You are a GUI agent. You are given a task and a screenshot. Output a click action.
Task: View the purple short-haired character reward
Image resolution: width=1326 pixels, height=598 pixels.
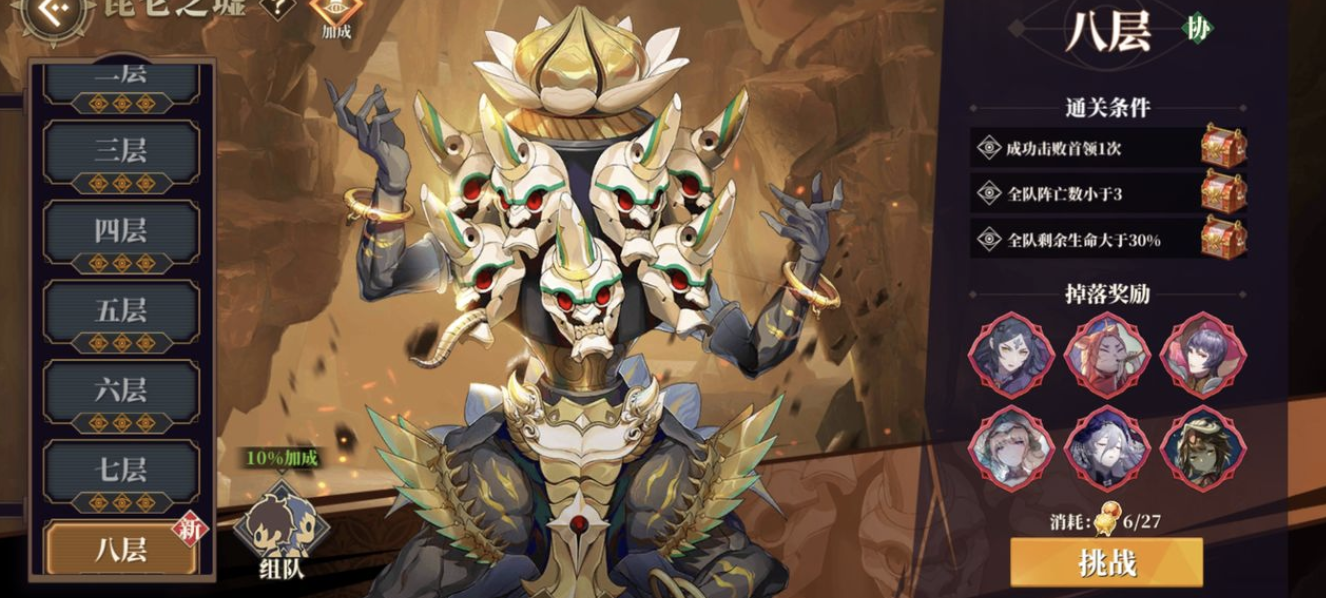pos(1202,356)
